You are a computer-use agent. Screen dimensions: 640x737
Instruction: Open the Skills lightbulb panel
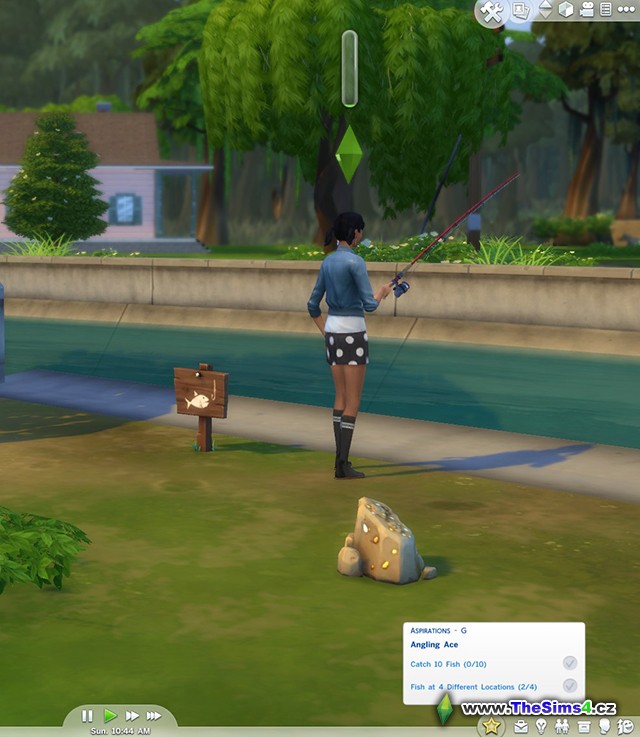click(541, 727)
